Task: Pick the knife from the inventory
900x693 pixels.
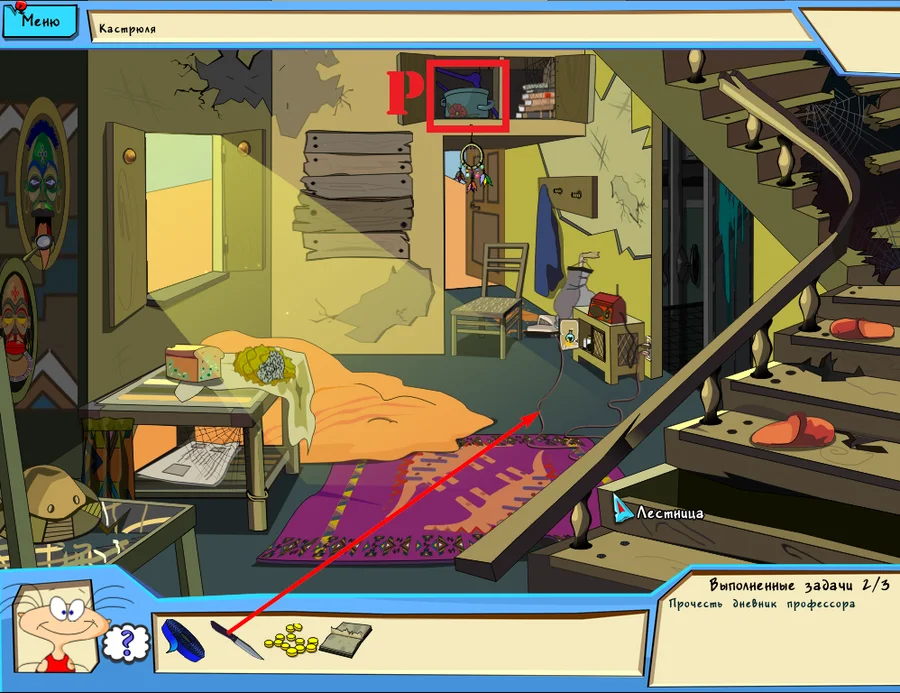Action: [236, 639]
